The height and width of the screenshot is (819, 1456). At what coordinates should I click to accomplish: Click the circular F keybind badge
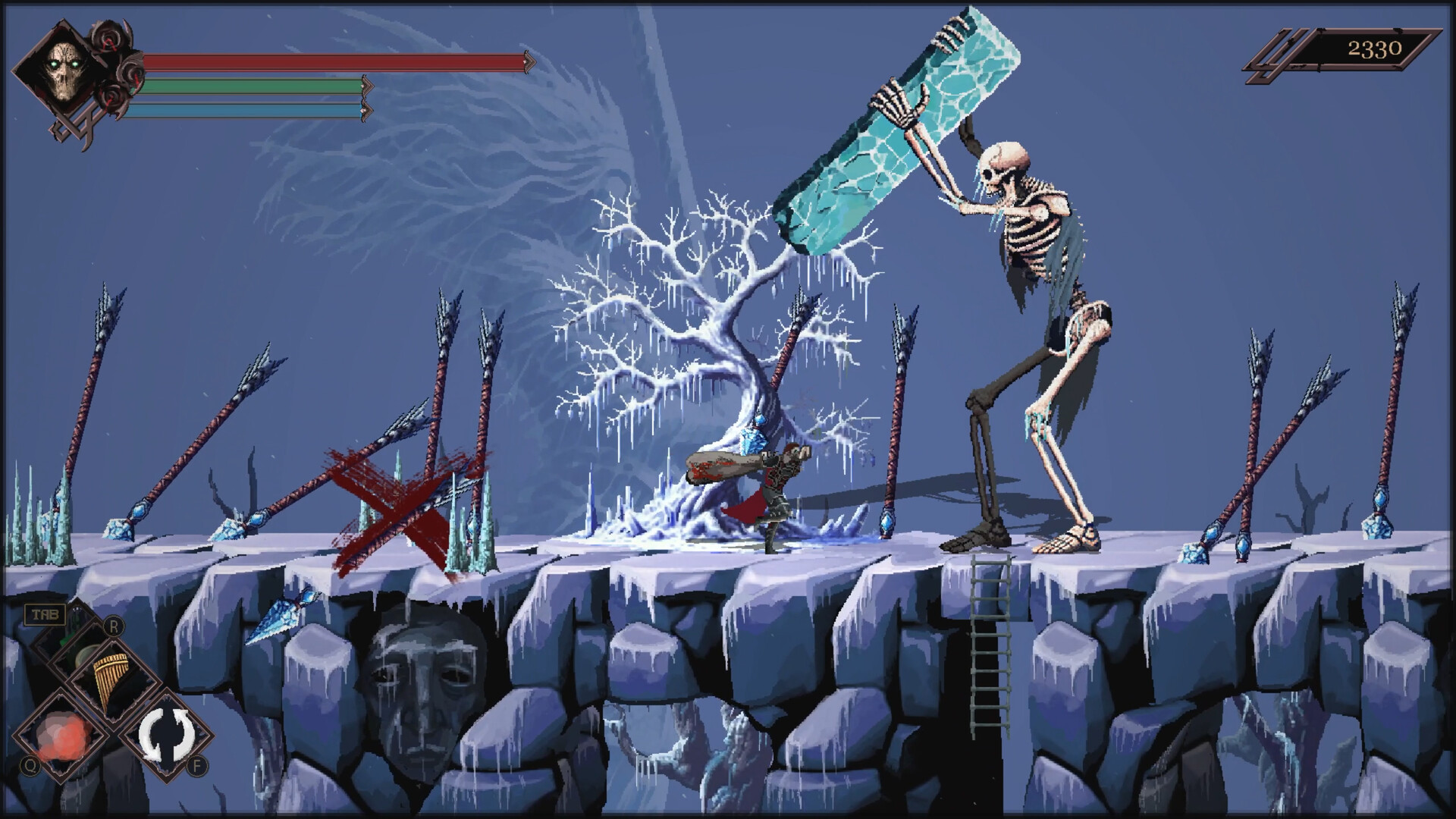point(197,765)
